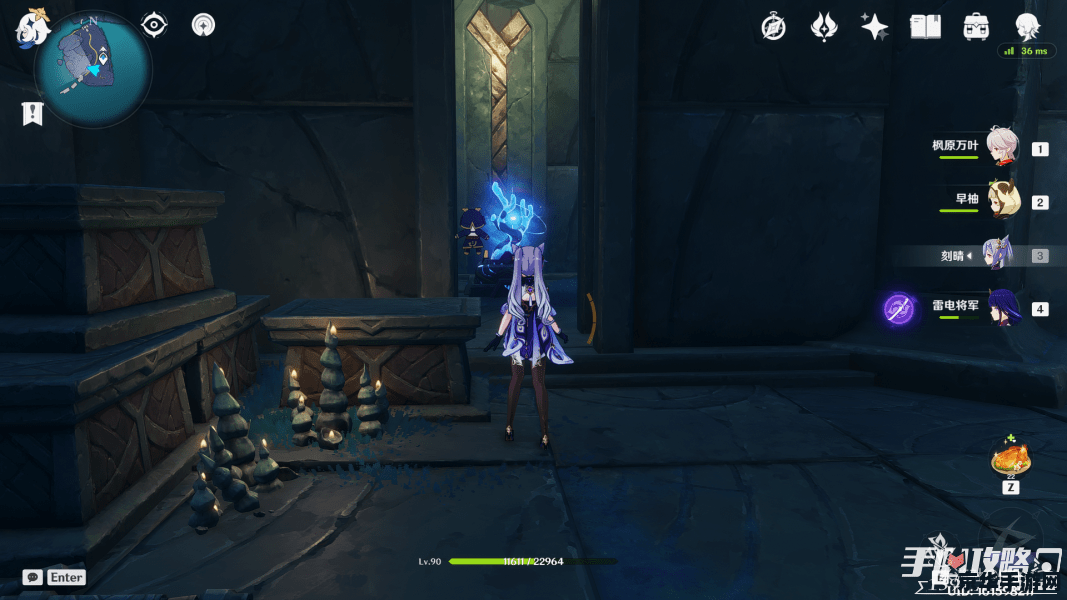Open the Paimon main menu

pyautogui.click(x=32, y=27)
